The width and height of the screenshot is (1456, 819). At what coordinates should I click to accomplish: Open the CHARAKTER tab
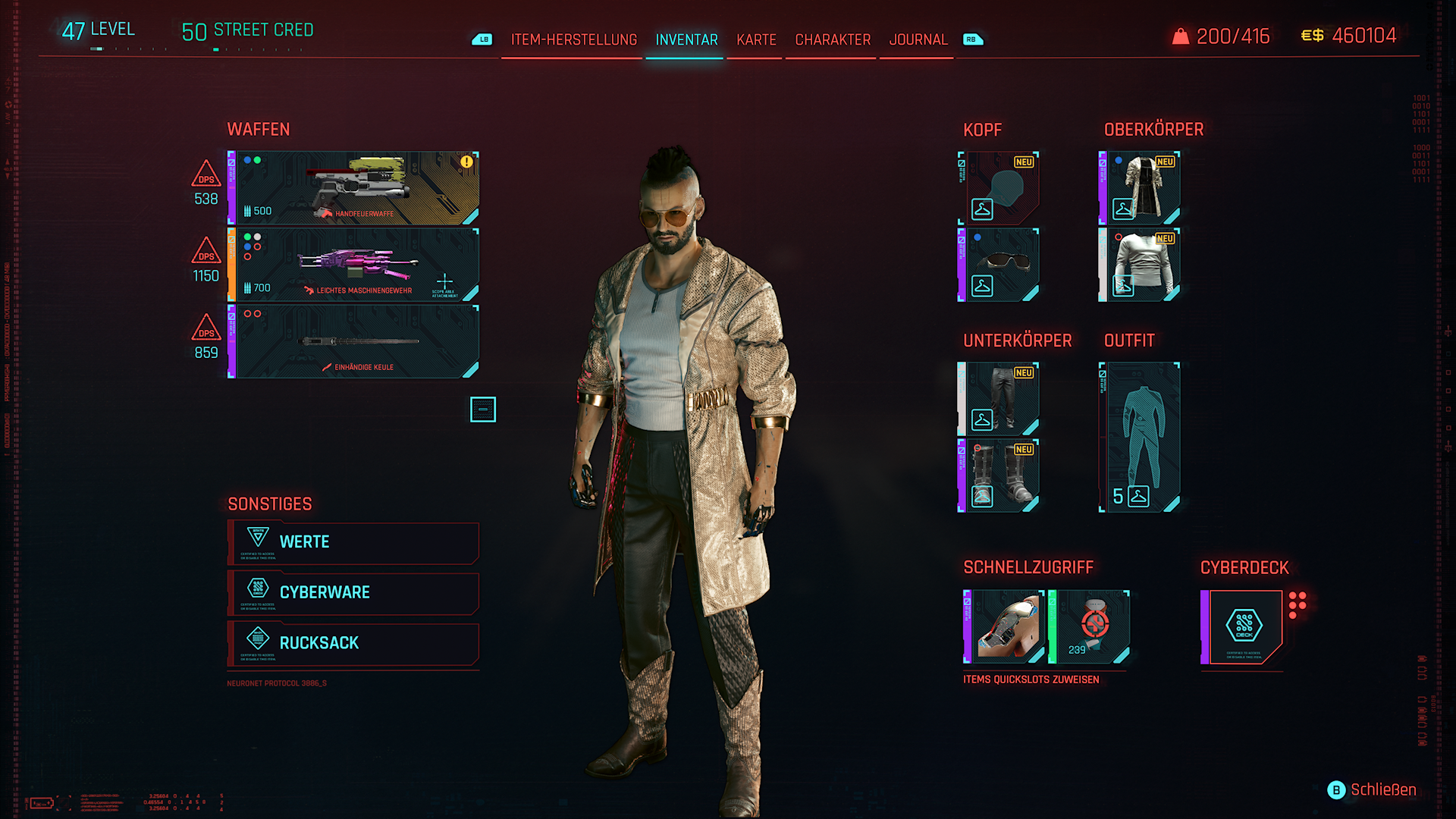pos(831,40)
